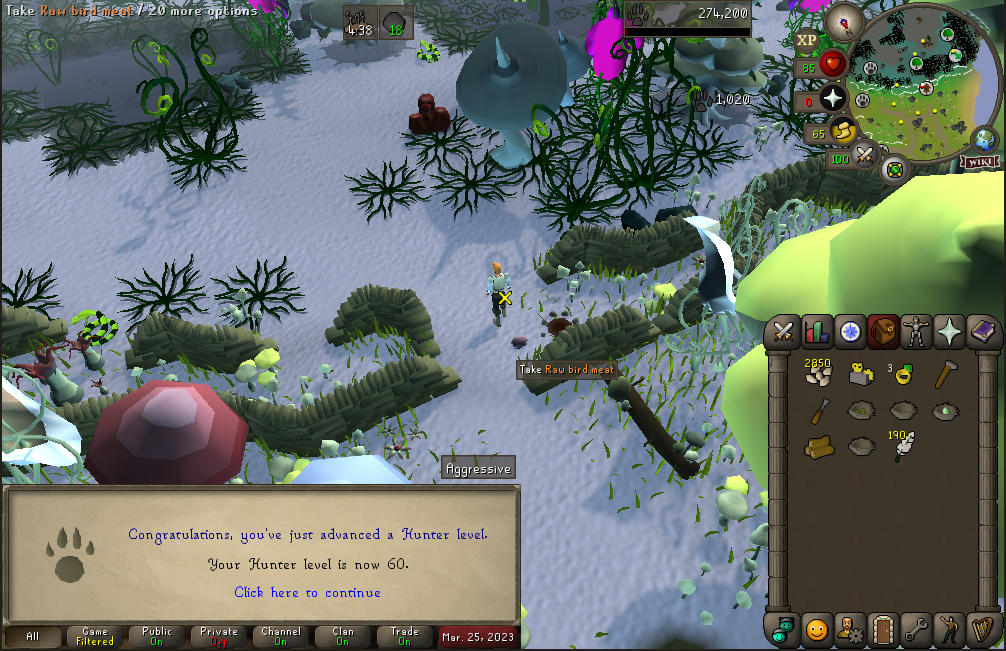Toggle run with the boot energy orb
Viewport: 1006px width, 651px height.
842,131
